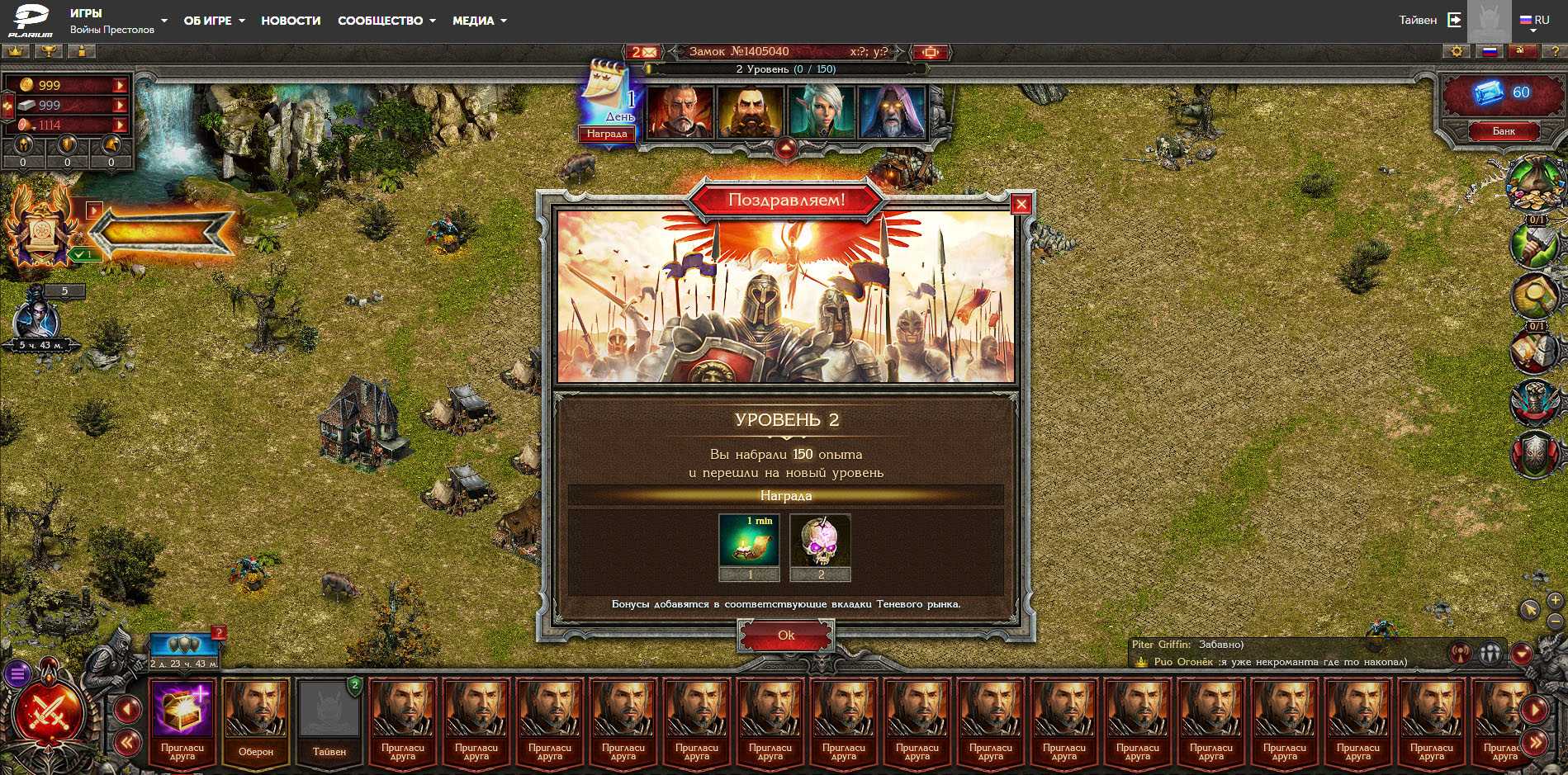Confirm the level-up dialog with Ok
The height and width of the screenshot is (775, 1568).
point(785,636)
